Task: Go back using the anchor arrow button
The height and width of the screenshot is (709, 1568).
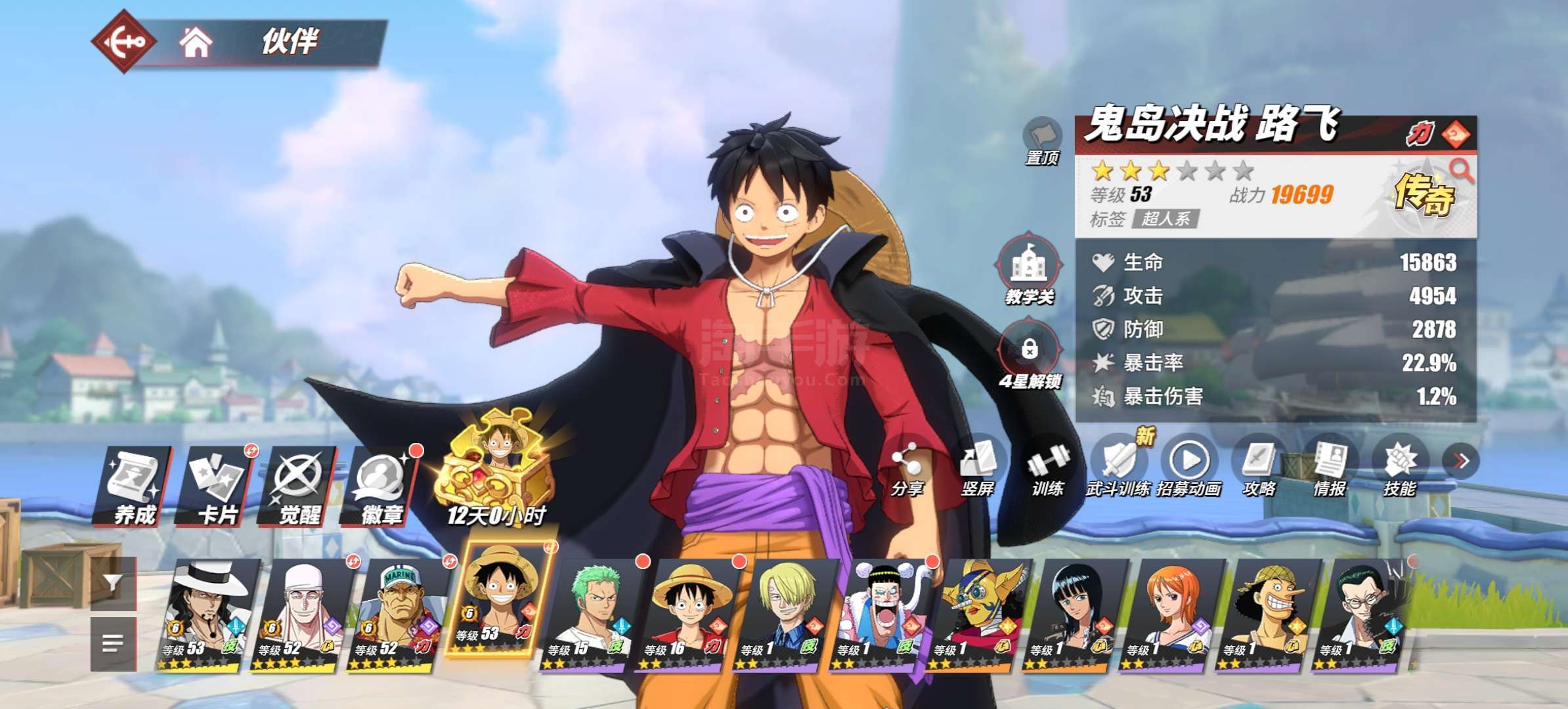Action: point(123,41)
